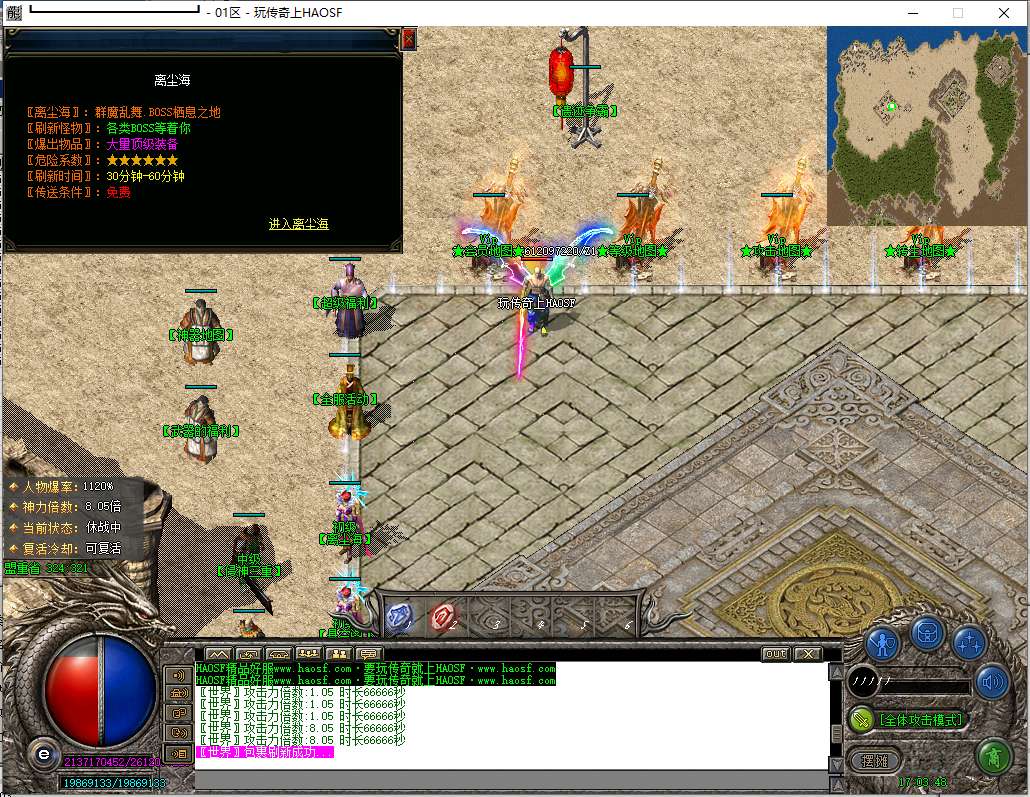Use the red potion in hotbar slot 2
Screen dimensions: 1030x797
[444, 617]
